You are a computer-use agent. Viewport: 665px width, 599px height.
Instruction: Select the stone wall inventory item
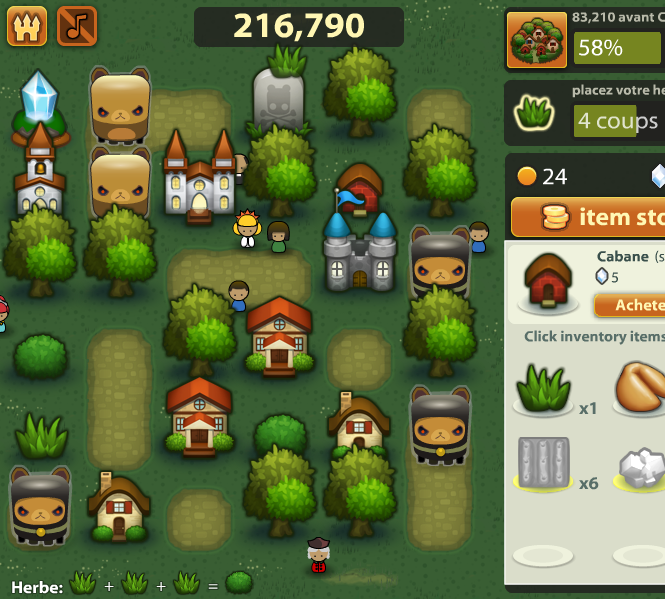point(543,465)
